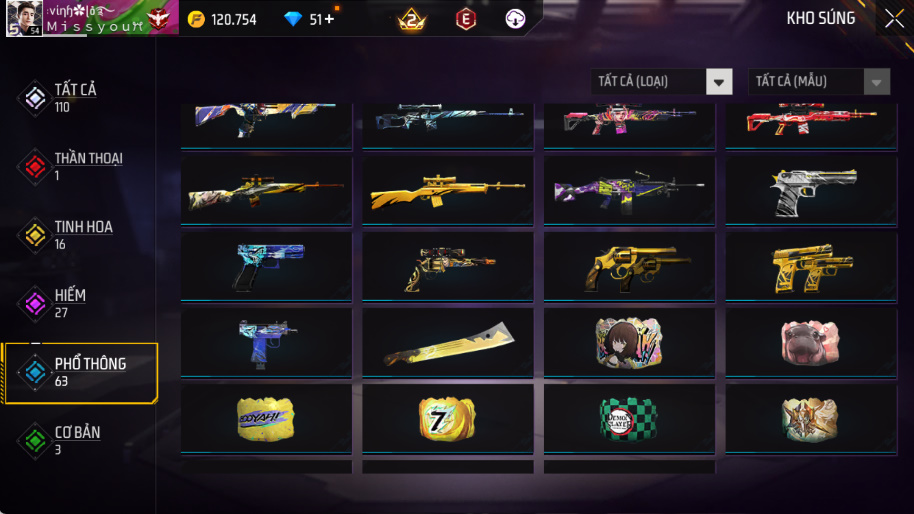The height and width of the screenshot is (514, 914).
Task: Show the Tất Cả category
Action: (75, 97)
